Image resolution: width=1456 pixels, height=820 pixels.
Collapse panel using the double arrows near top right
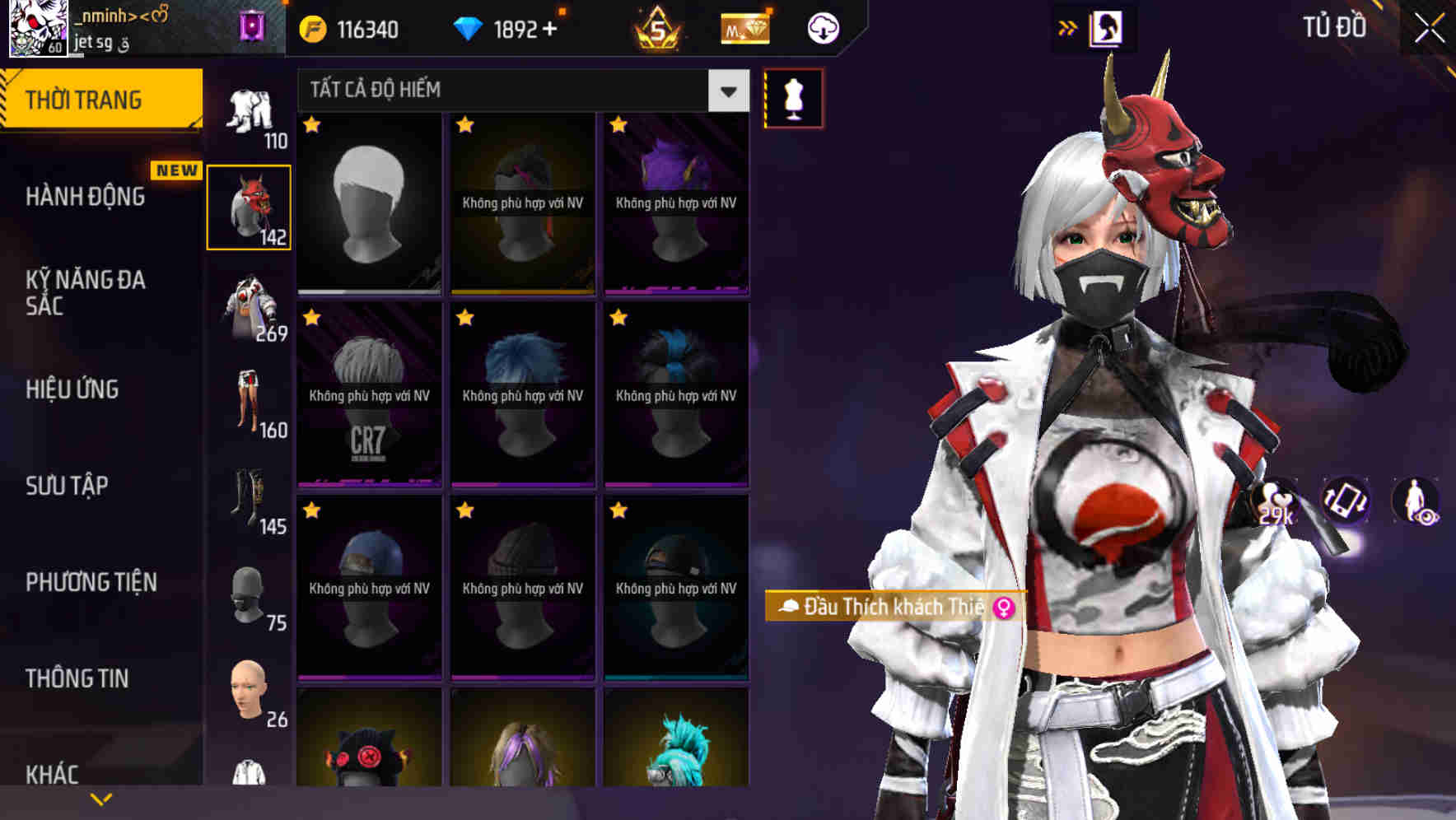click(1068, 27)
